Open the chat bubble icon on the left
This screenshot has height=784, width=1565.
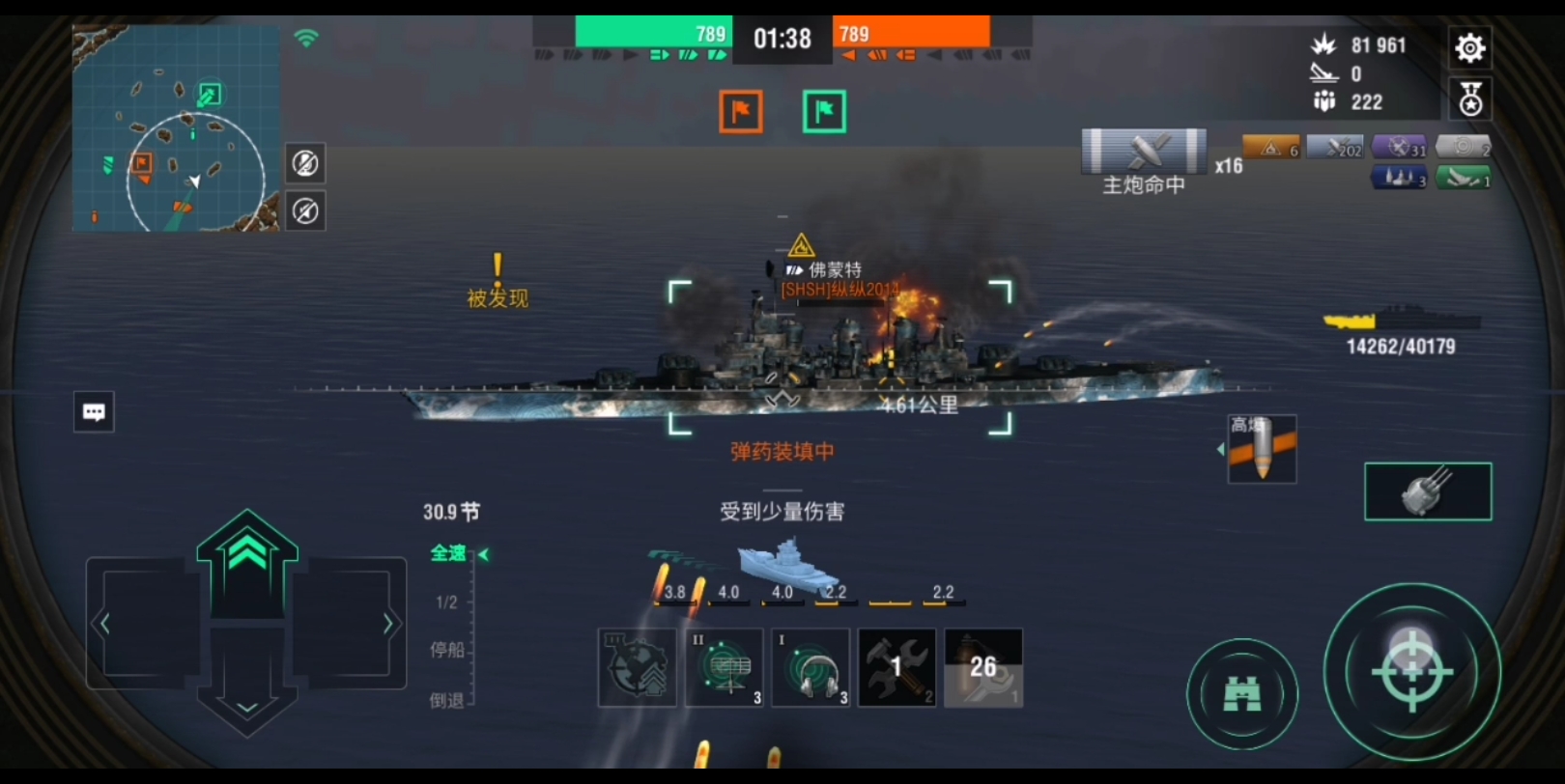93,411
